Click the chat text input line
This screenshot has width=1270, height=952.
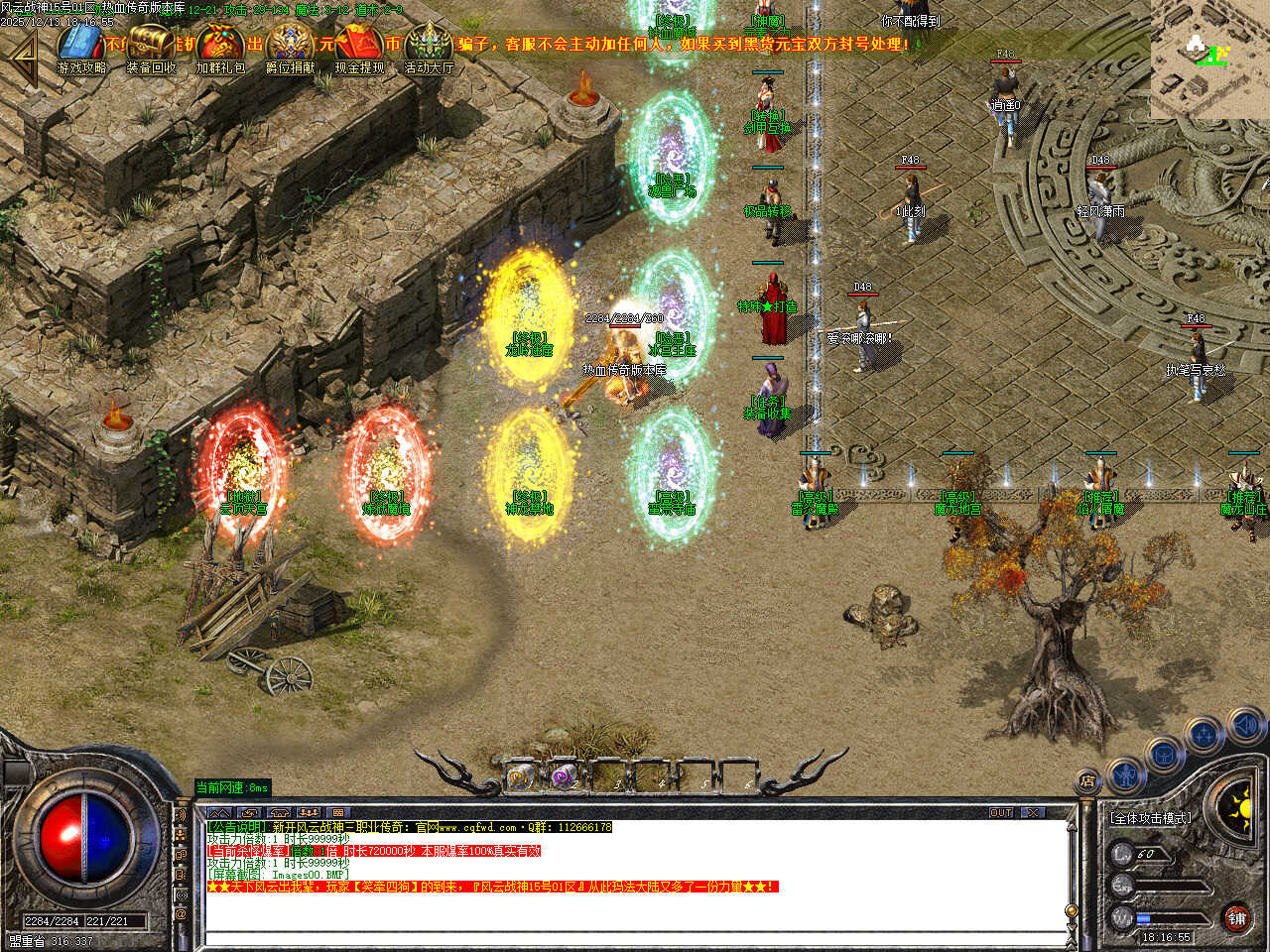[635, 938]
